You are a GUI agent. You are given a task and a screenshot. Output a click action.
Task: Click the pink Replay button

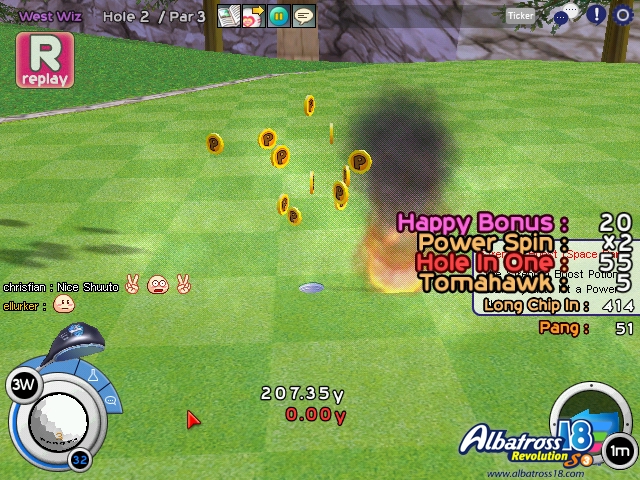pyautogui.click(x=44, y=60)
